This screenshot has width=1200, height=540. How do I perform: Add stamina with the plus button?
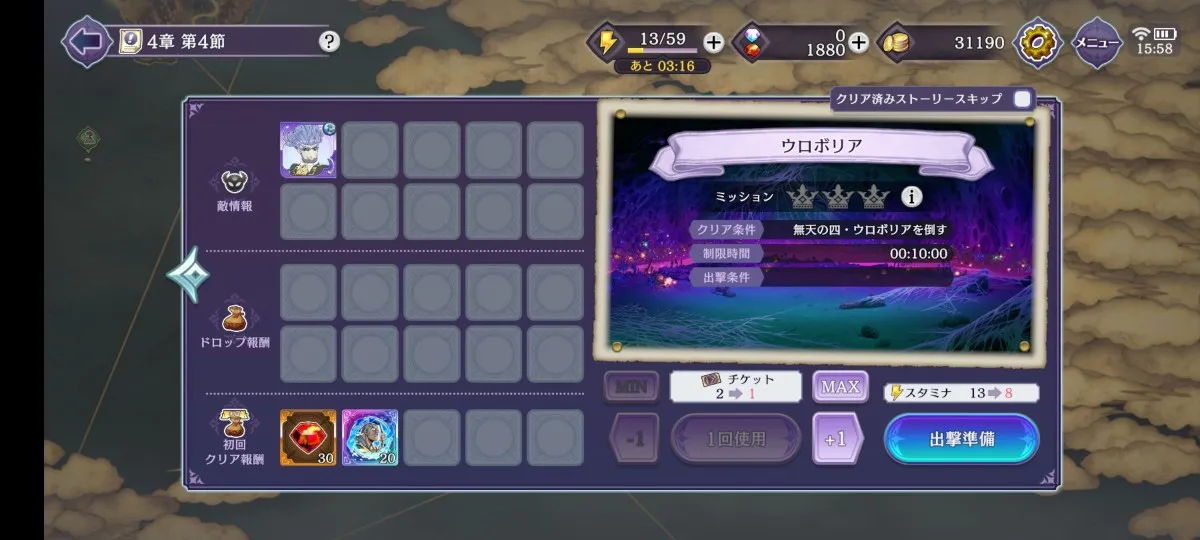point(713,42)
